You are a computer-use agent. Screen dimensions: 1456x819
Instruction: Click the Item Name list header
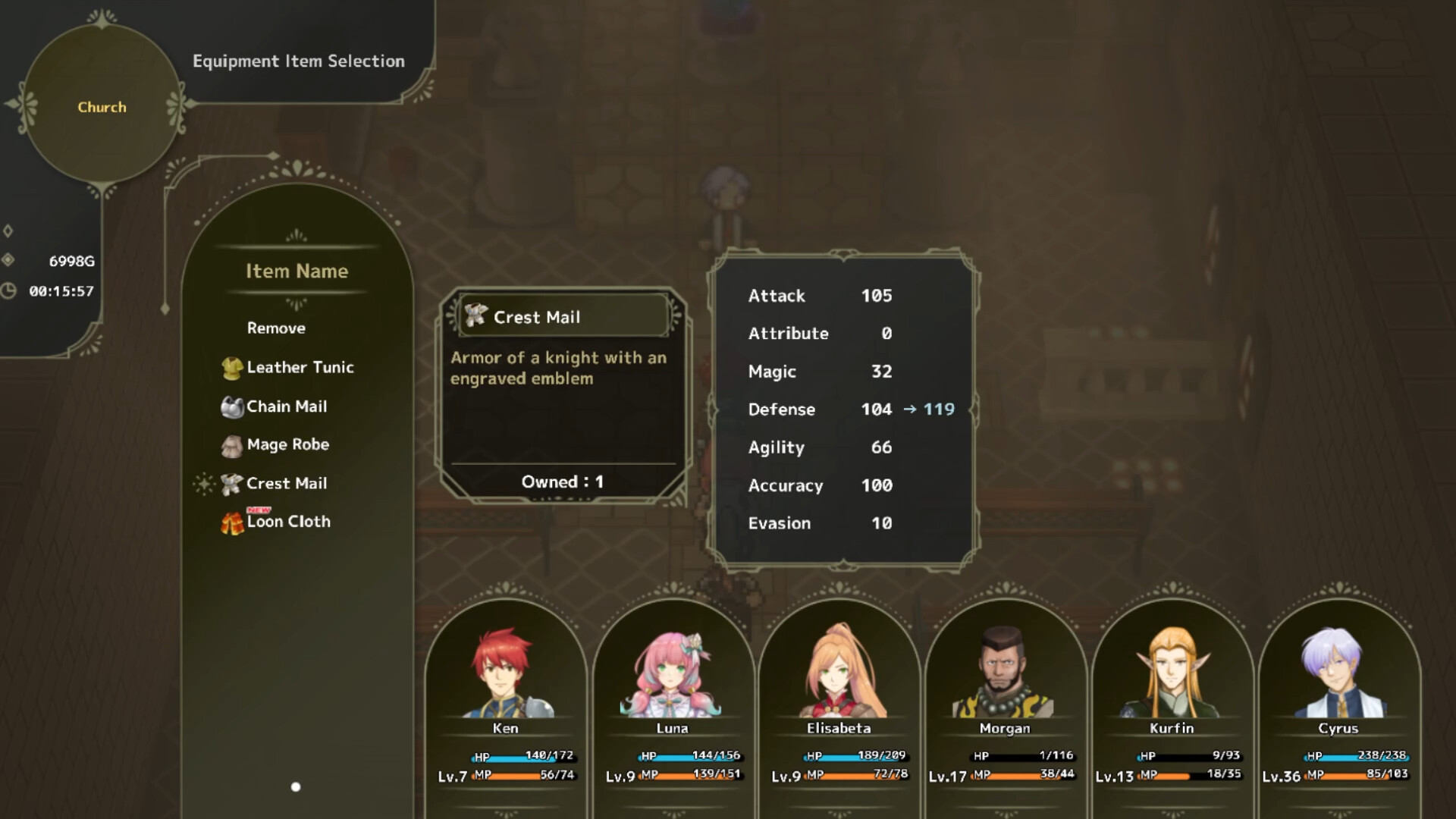pos(297,271)
